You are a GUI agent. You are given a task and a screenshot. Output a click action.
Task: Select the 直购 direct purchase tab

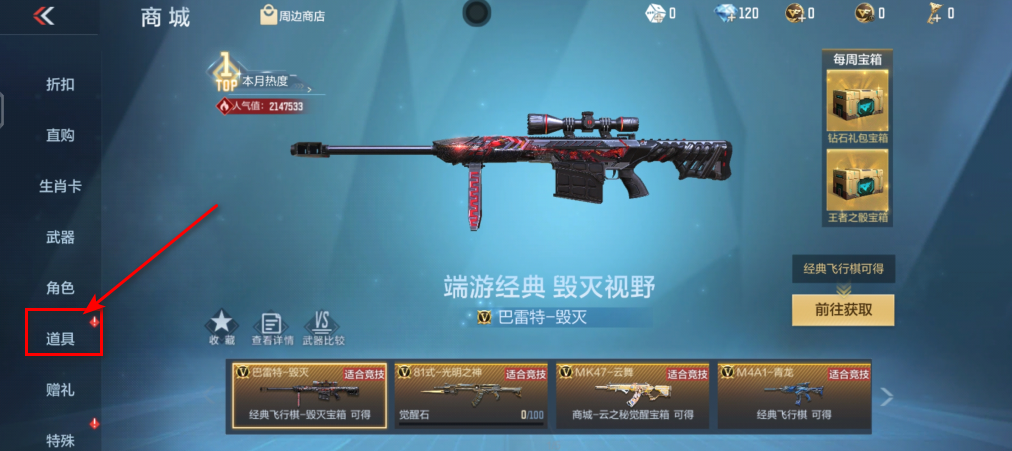click(60, 135)
